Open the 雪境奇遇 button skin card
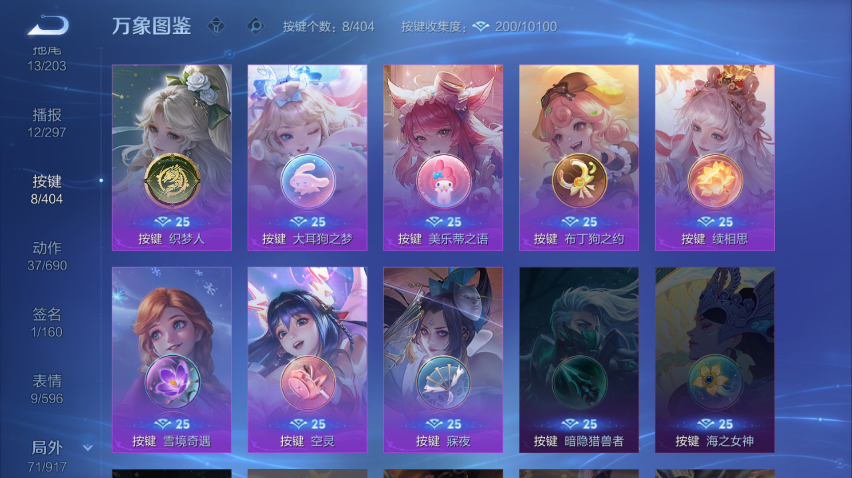This screenshot has width=852, height=478. tap(172, 359)
